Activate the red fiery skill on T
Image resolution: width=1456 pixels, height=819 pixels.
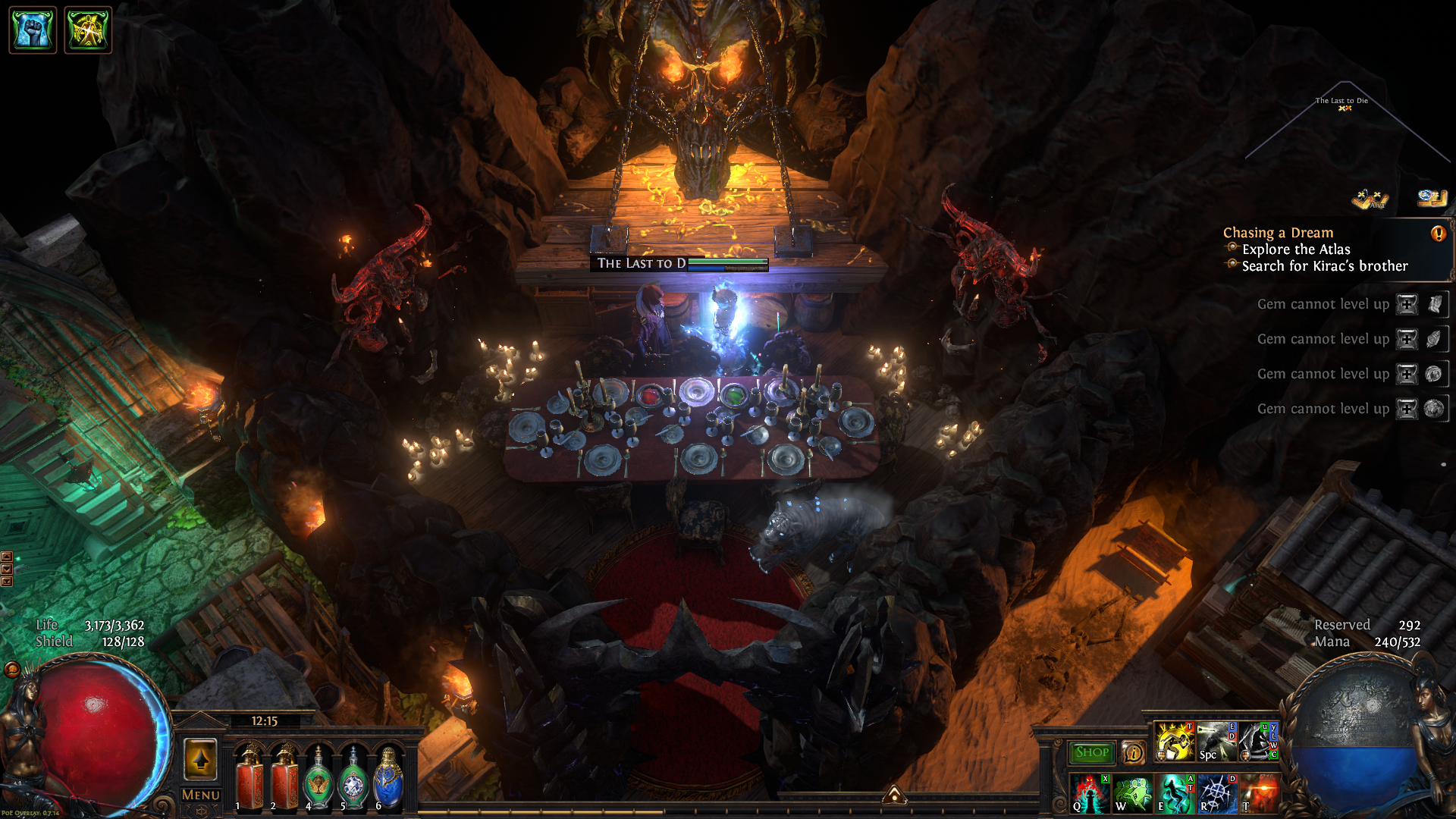[x=1259, y=792]
